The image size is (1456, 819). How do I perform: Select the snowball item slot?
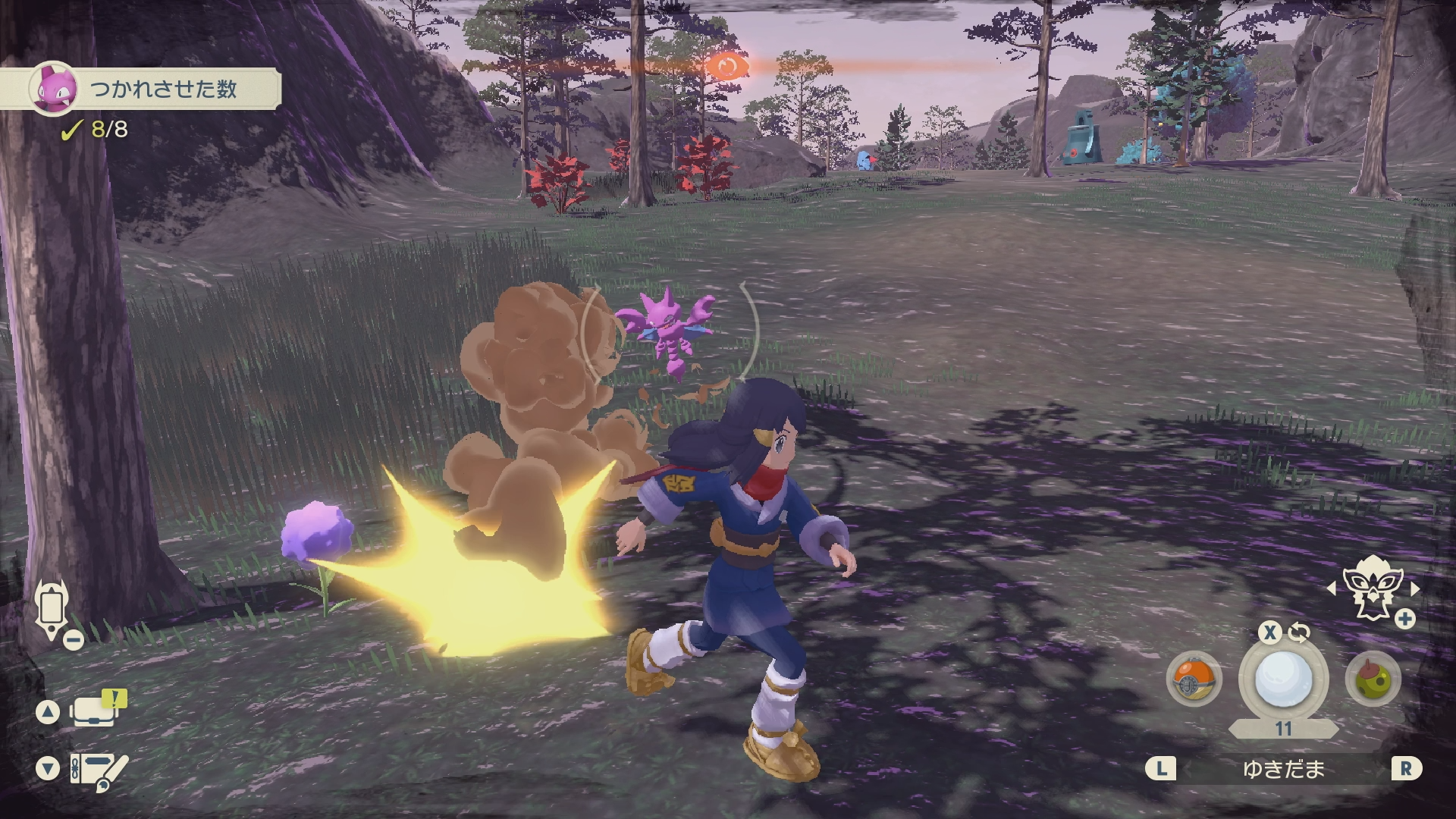(x=1283, y=679)
